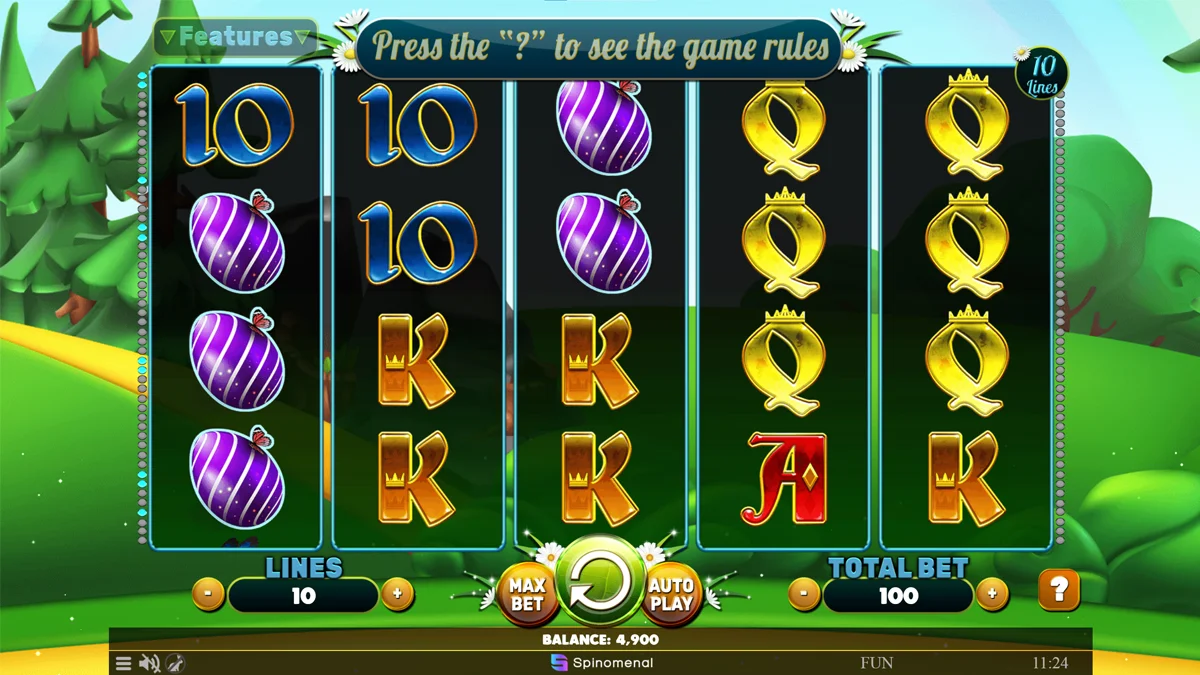The width and height of the screenshot is (1200, 675).
Task: Increase the number of lines
Action: (397, 594)
